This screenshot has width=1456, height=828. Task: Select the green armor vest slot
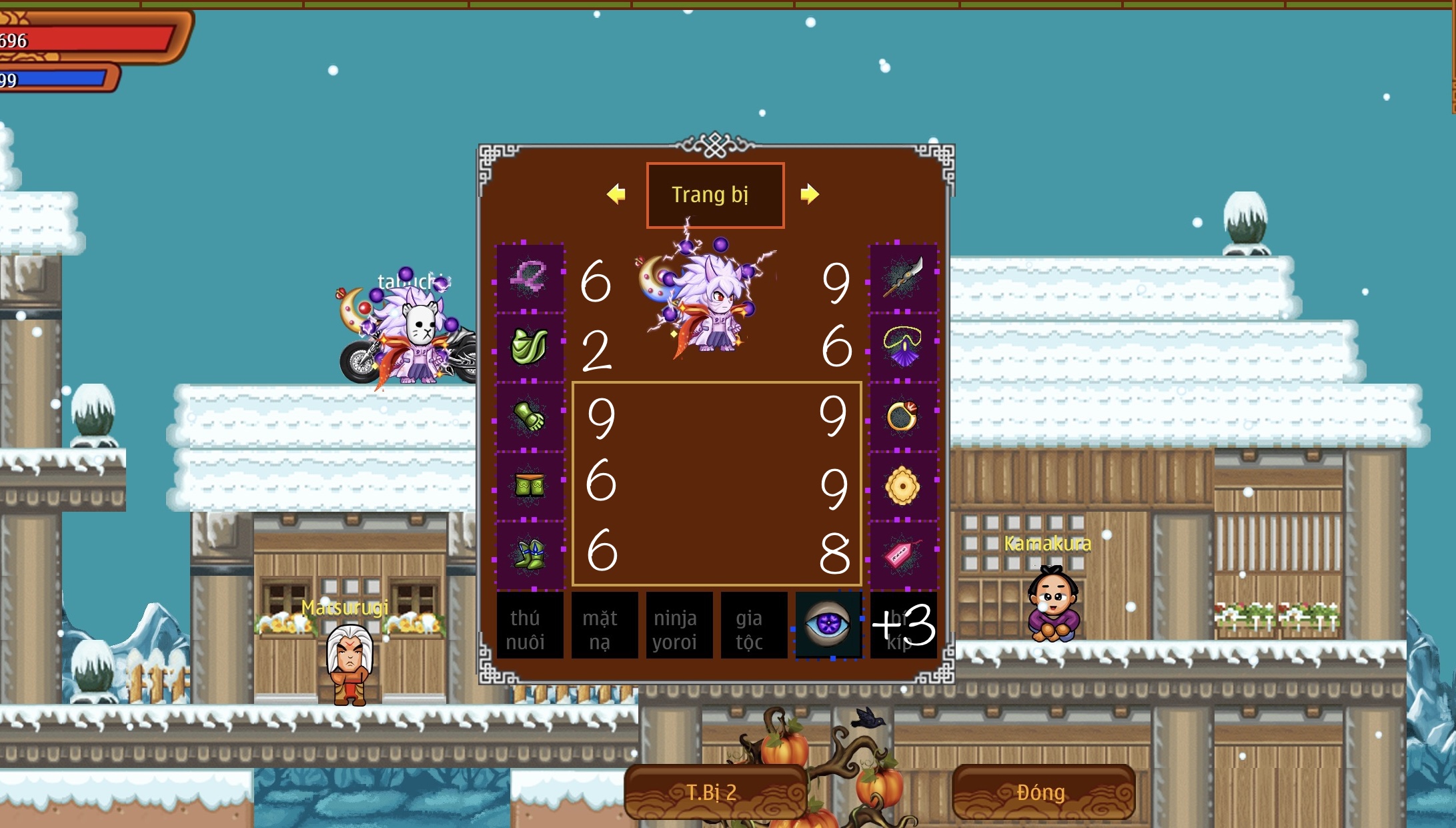tap(530, 347)
